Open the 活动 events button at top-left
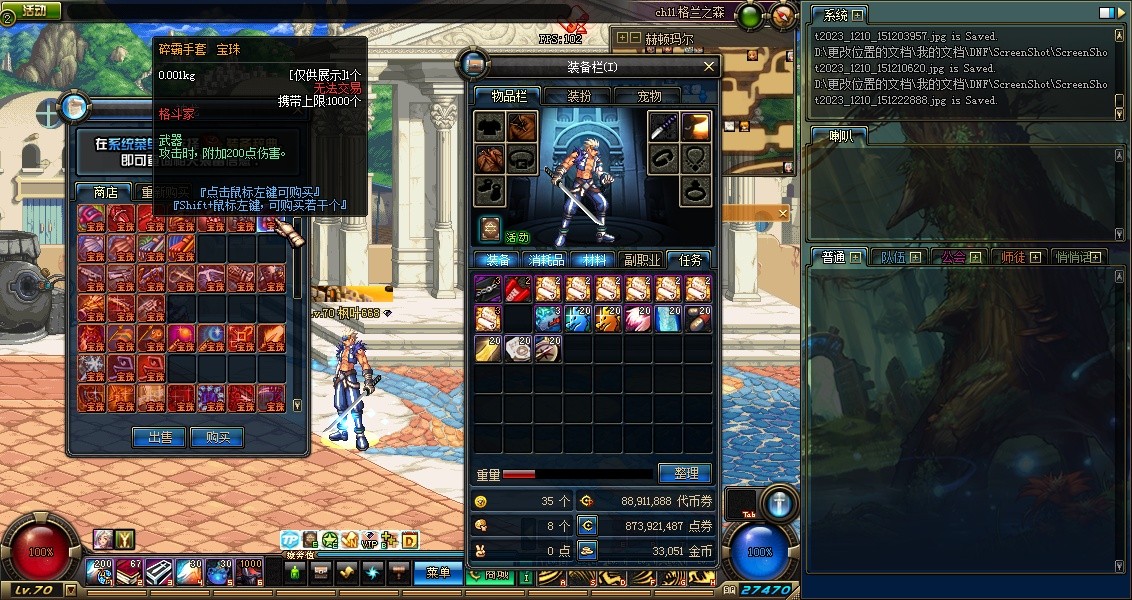Screen dimensions: 1132x600 [x=32, y=10]
